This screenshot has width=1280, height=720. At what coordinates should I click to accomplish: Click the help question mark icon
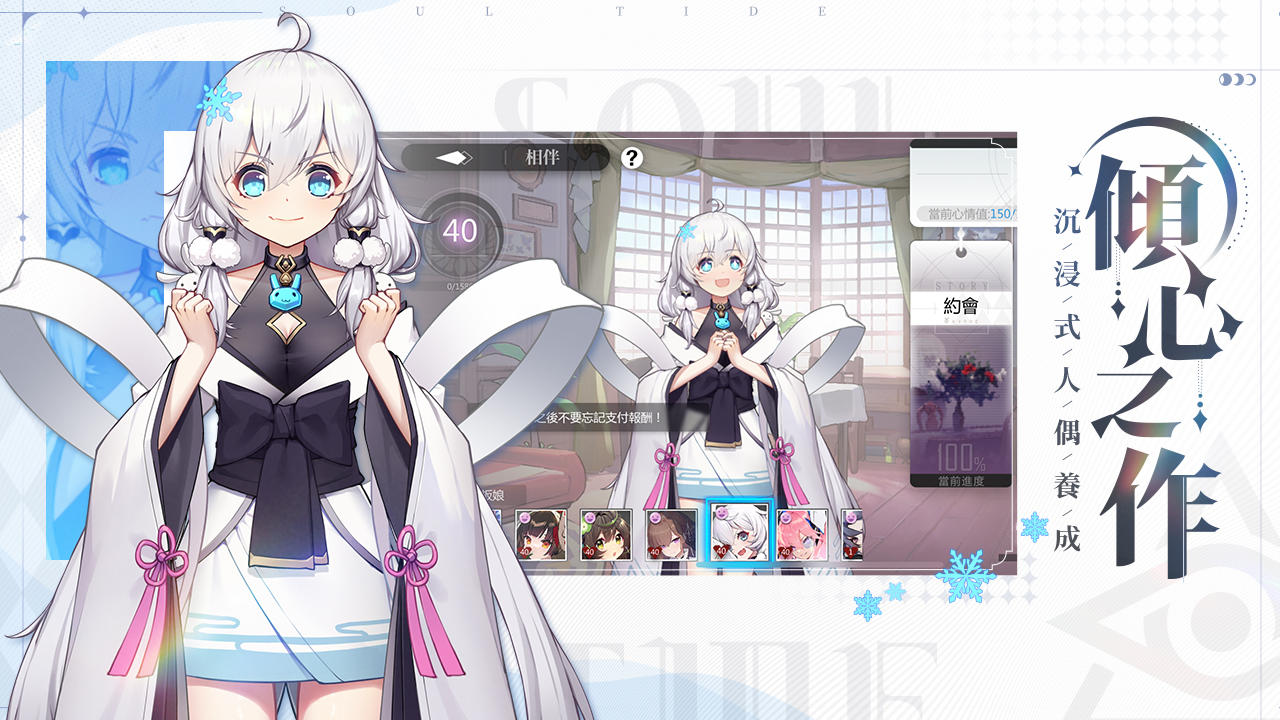coord(631,155)
